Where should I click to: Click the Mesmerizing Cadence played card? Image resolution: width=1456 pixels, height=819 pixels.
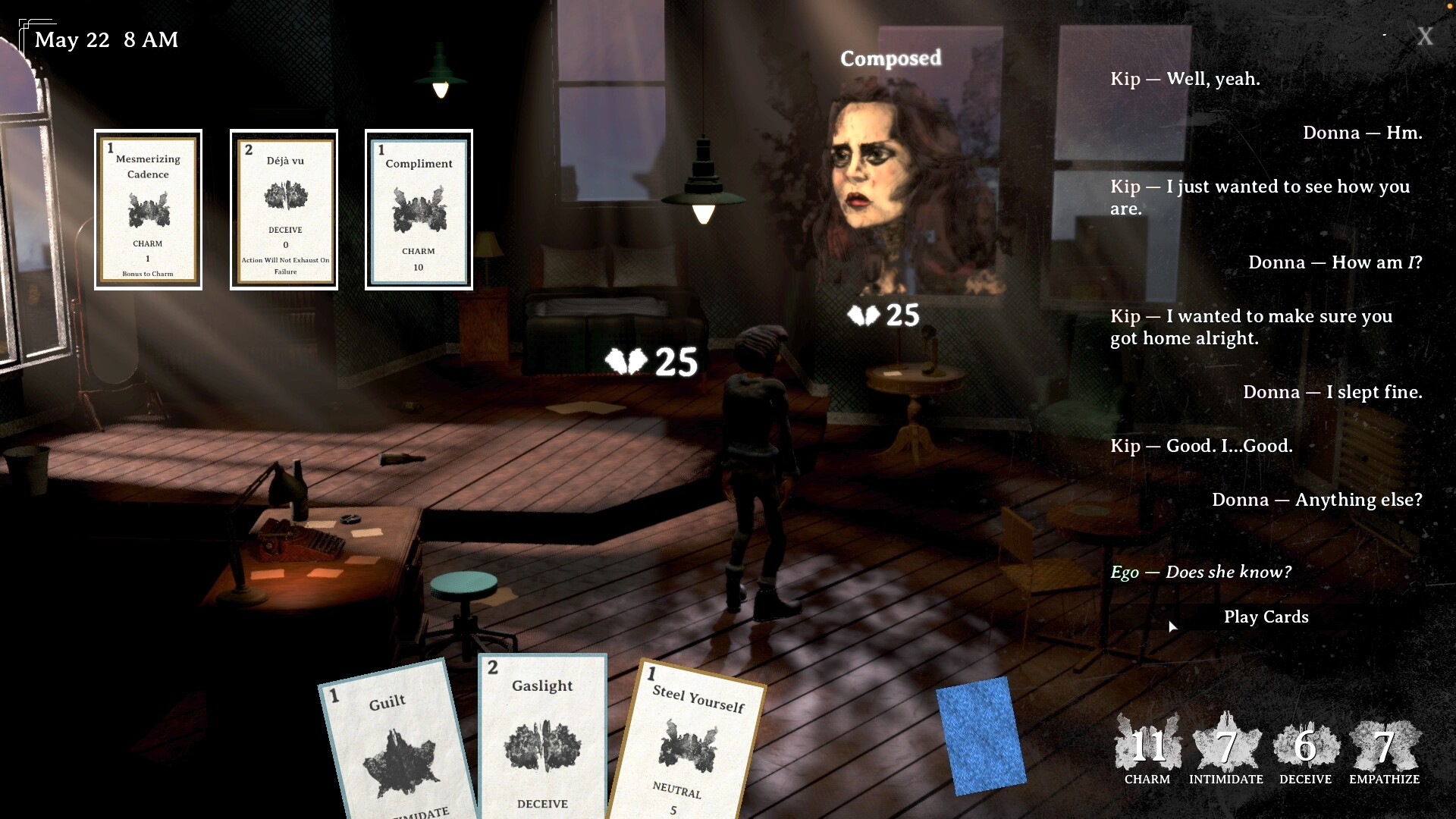point(148,210)
